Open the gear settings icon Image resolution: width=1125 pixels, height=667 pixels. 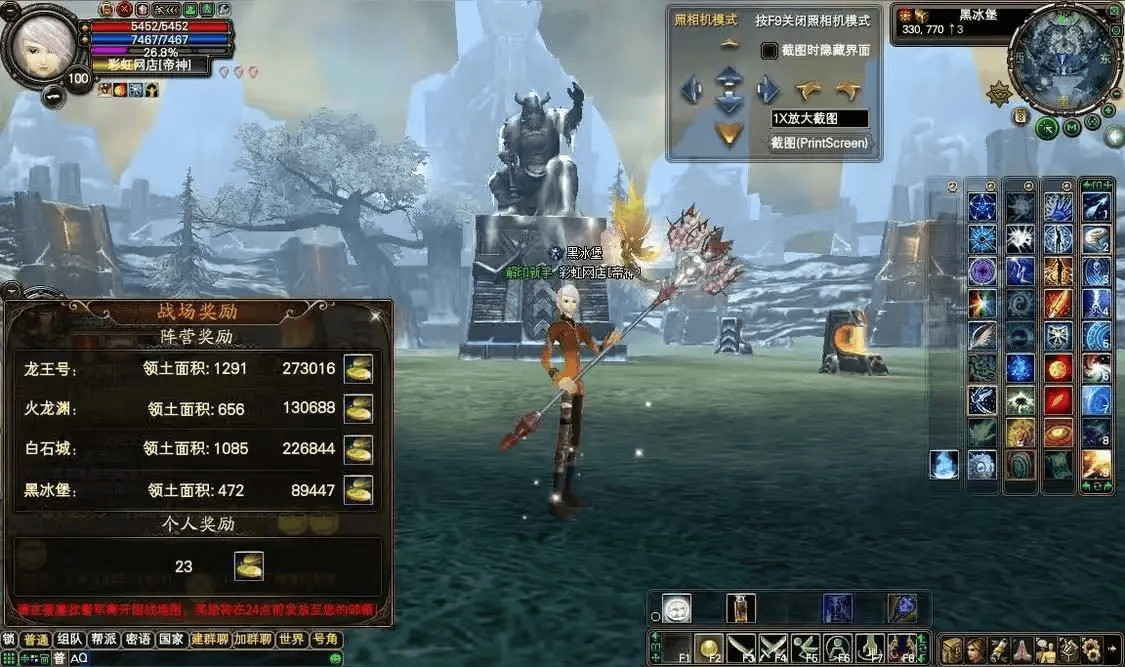point(1089,649)
